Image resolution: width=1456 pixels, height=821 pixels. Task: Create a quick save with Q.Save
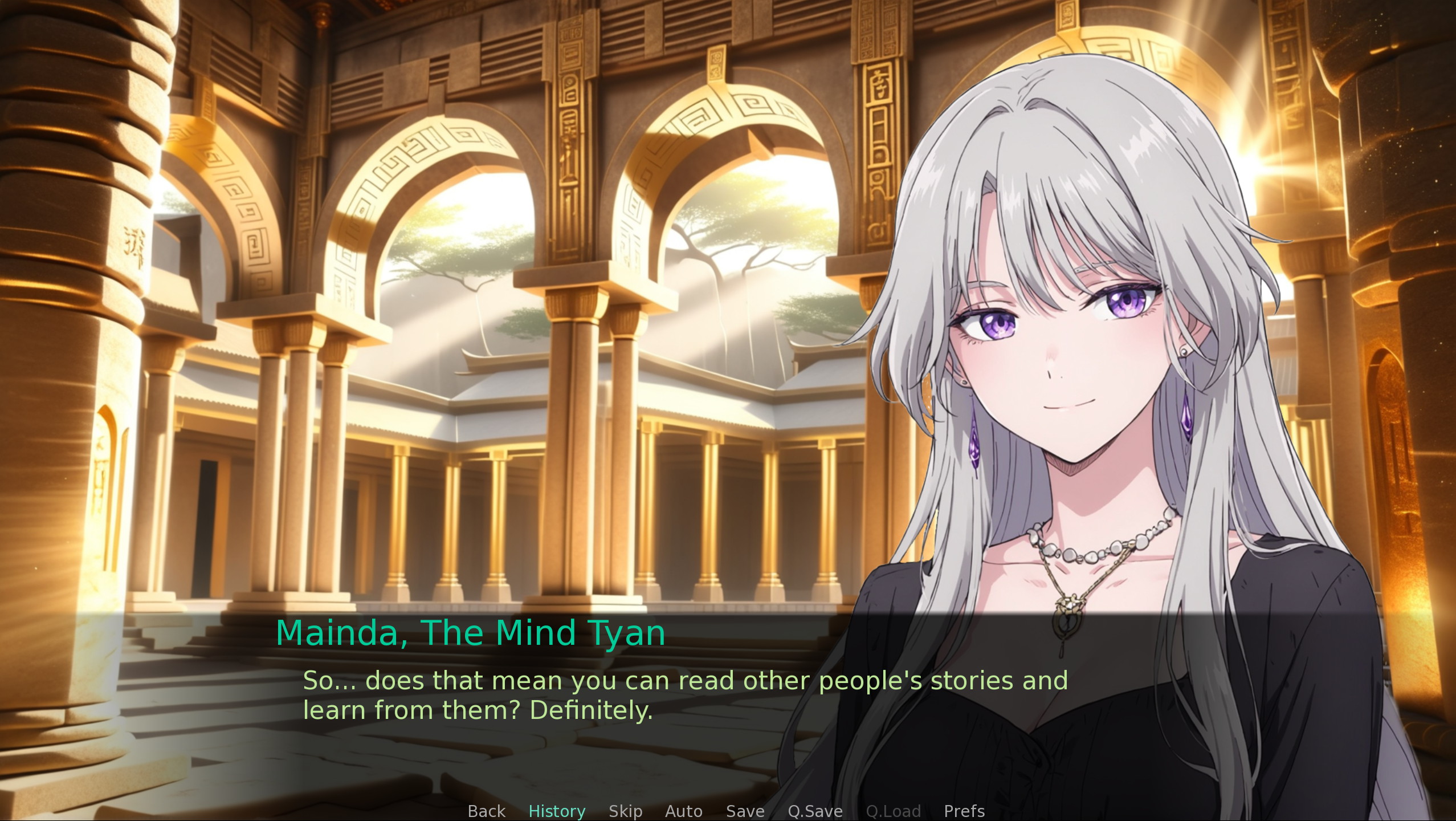[x=815, y=811]
